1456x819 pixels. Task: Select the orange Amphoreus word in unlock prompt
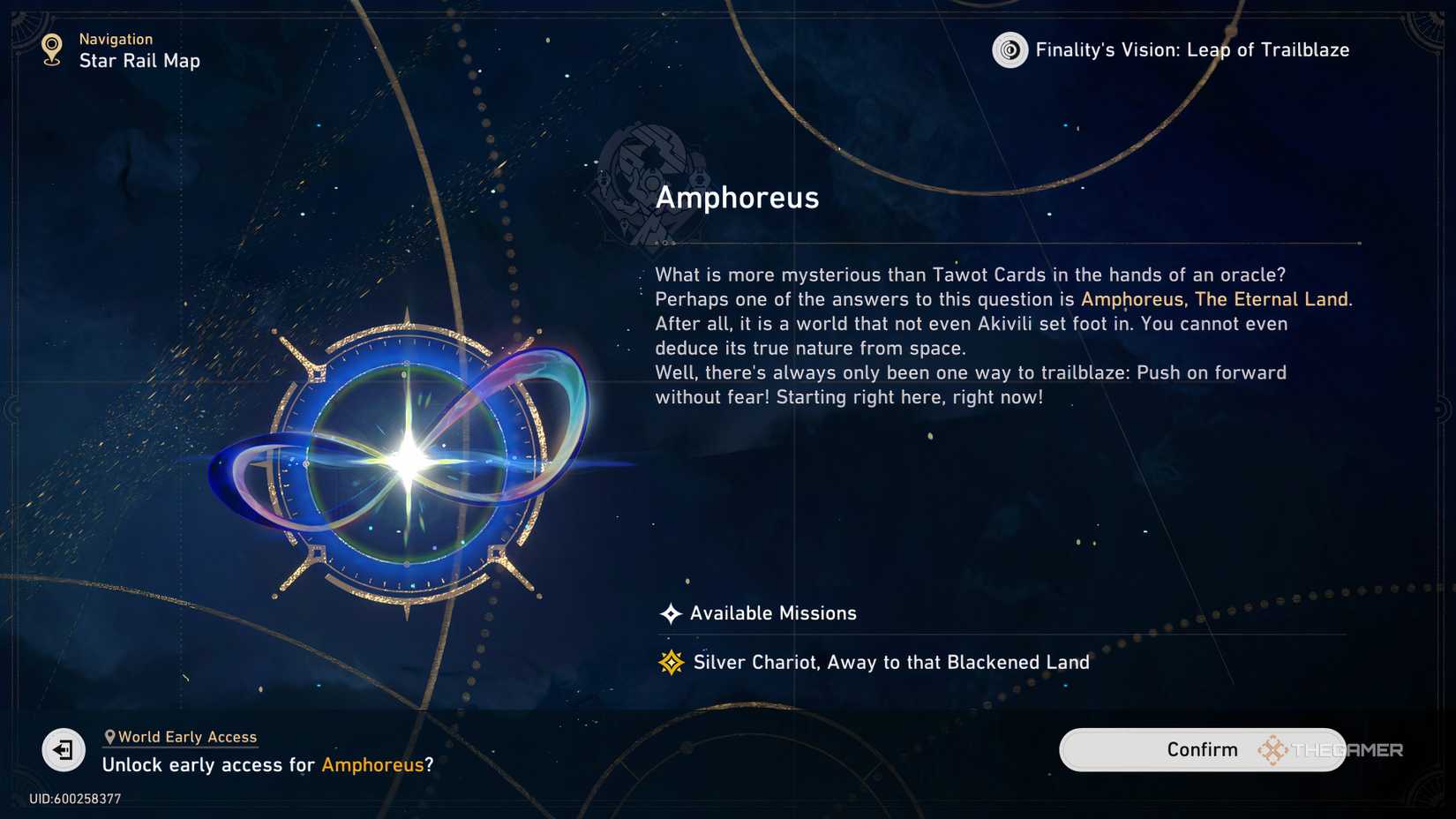coord(373,765)
